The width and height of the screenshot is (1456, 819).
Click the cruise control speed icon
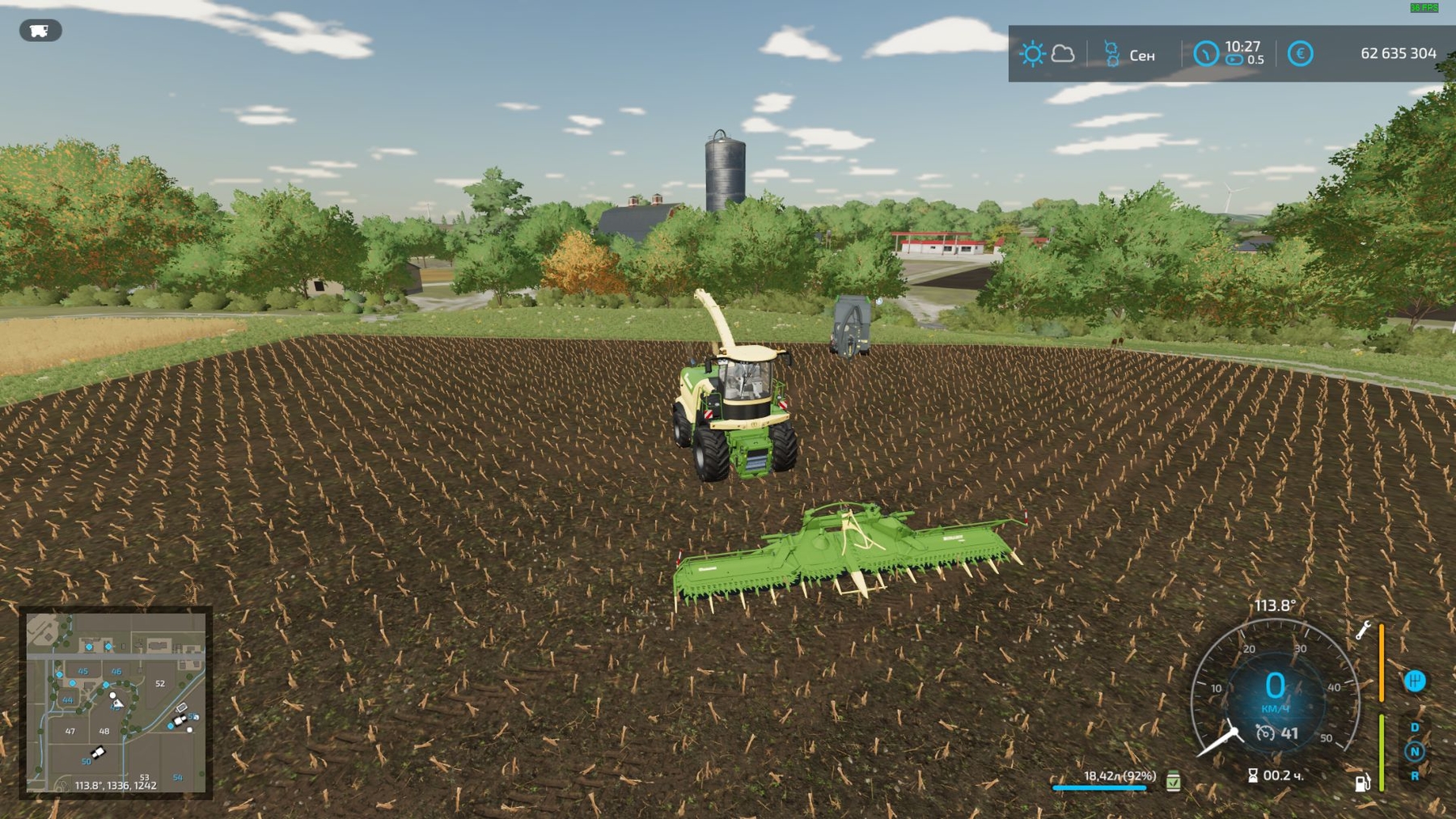tap(1264, 733)
